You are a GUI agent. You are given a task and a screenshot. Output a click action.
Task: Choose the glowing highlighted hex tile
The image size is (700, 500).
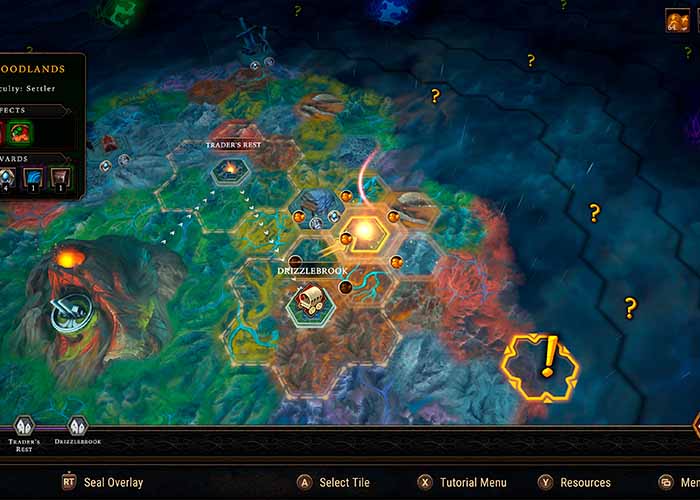point(363,233)
